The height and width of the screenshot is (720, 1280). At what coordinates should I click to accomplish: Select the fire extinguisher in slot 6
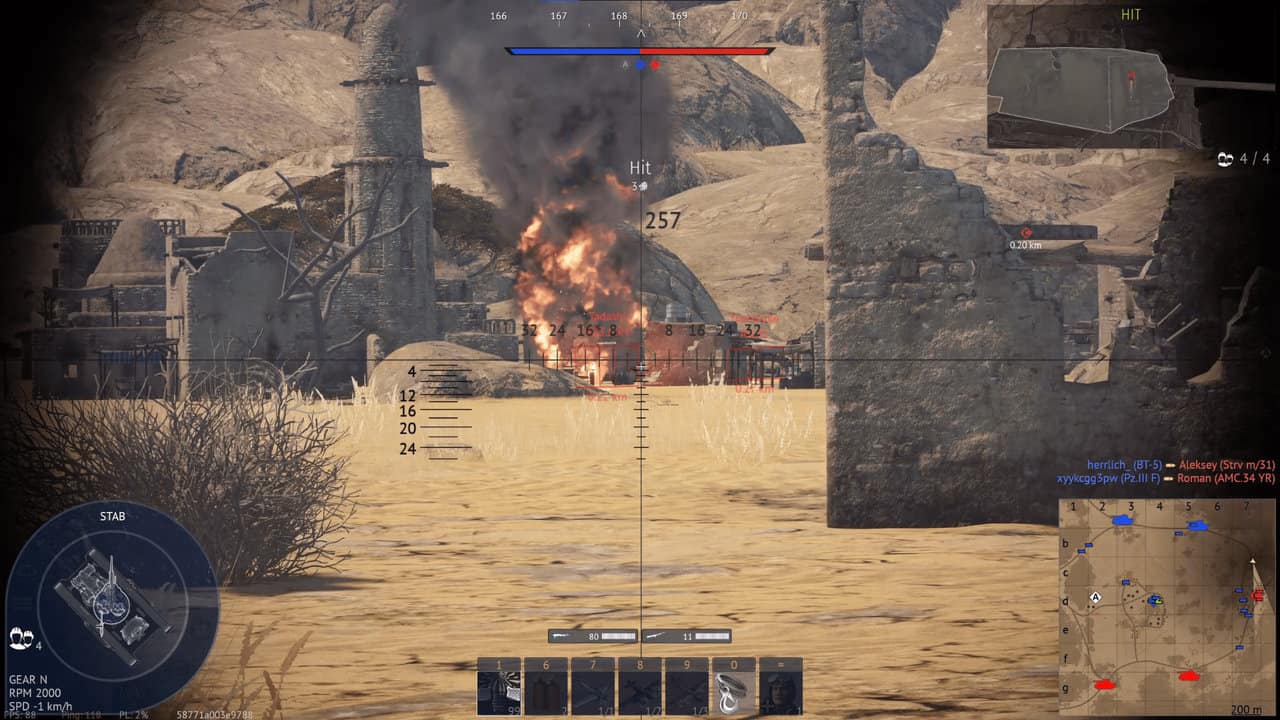point(546,686)
